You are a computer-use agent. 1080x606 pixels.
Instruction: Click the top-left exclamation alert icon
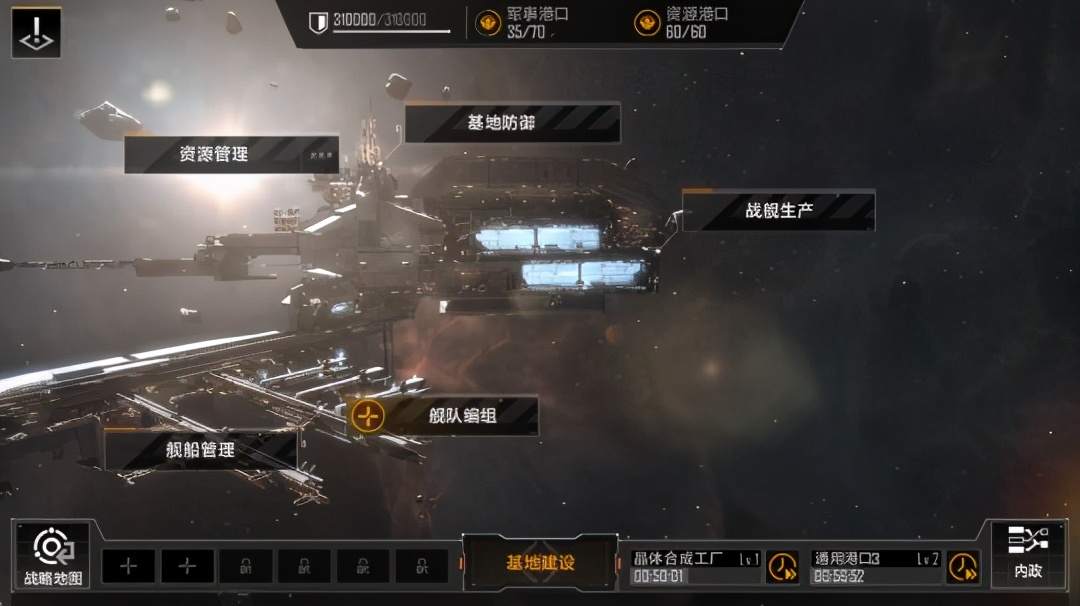[x=36, y=33]
